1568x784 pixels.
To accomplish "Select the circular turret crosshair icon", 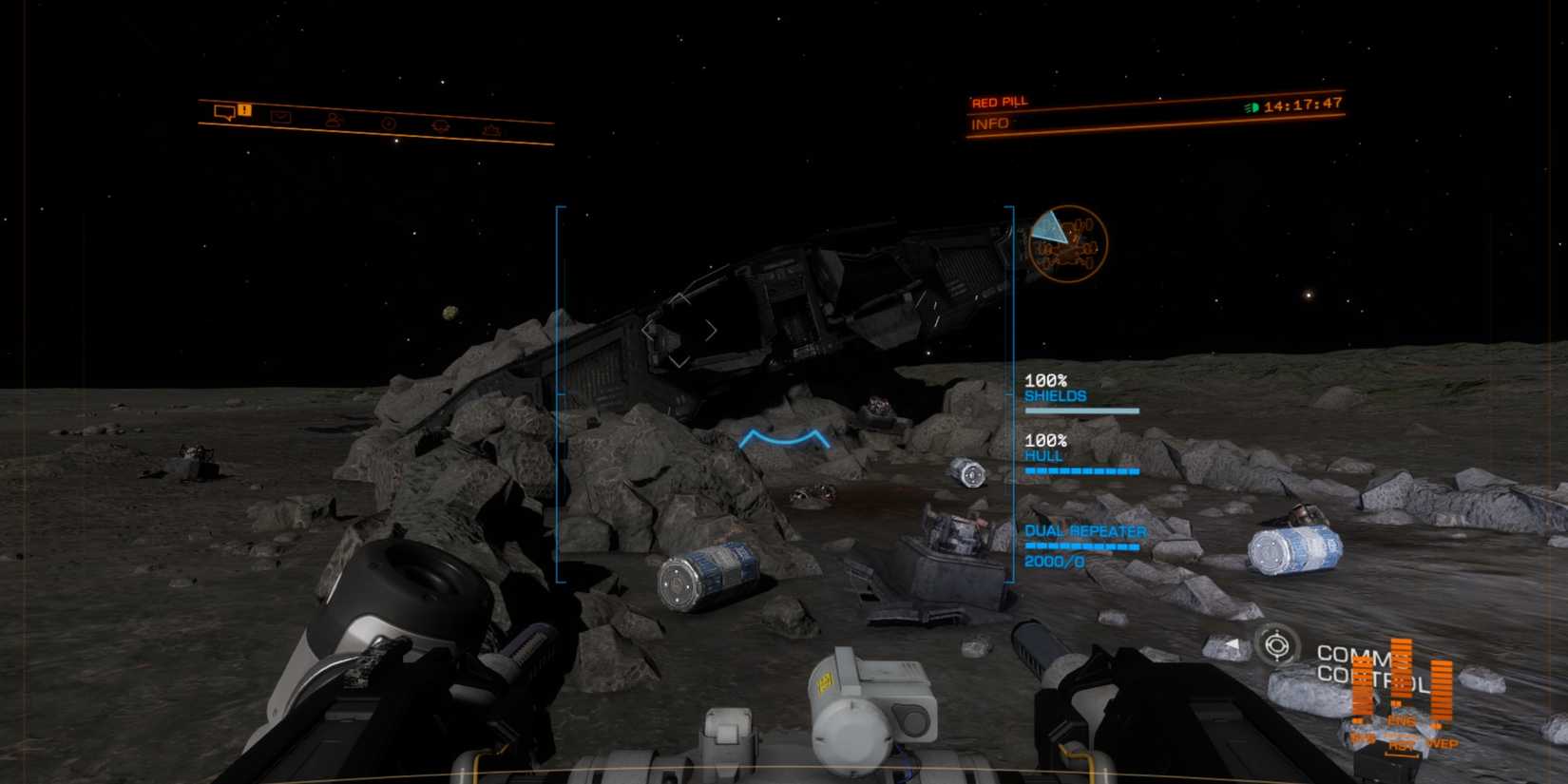I will (1277, 645).
